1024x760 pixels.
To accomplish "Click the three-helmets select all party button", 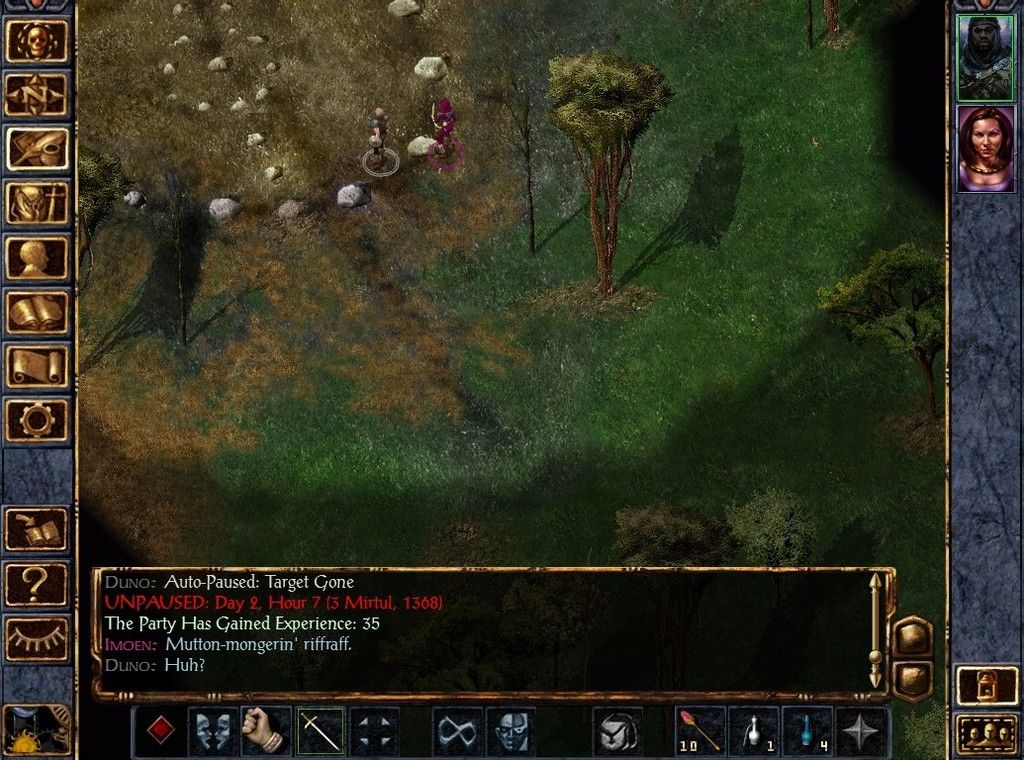I will point(985,733).
